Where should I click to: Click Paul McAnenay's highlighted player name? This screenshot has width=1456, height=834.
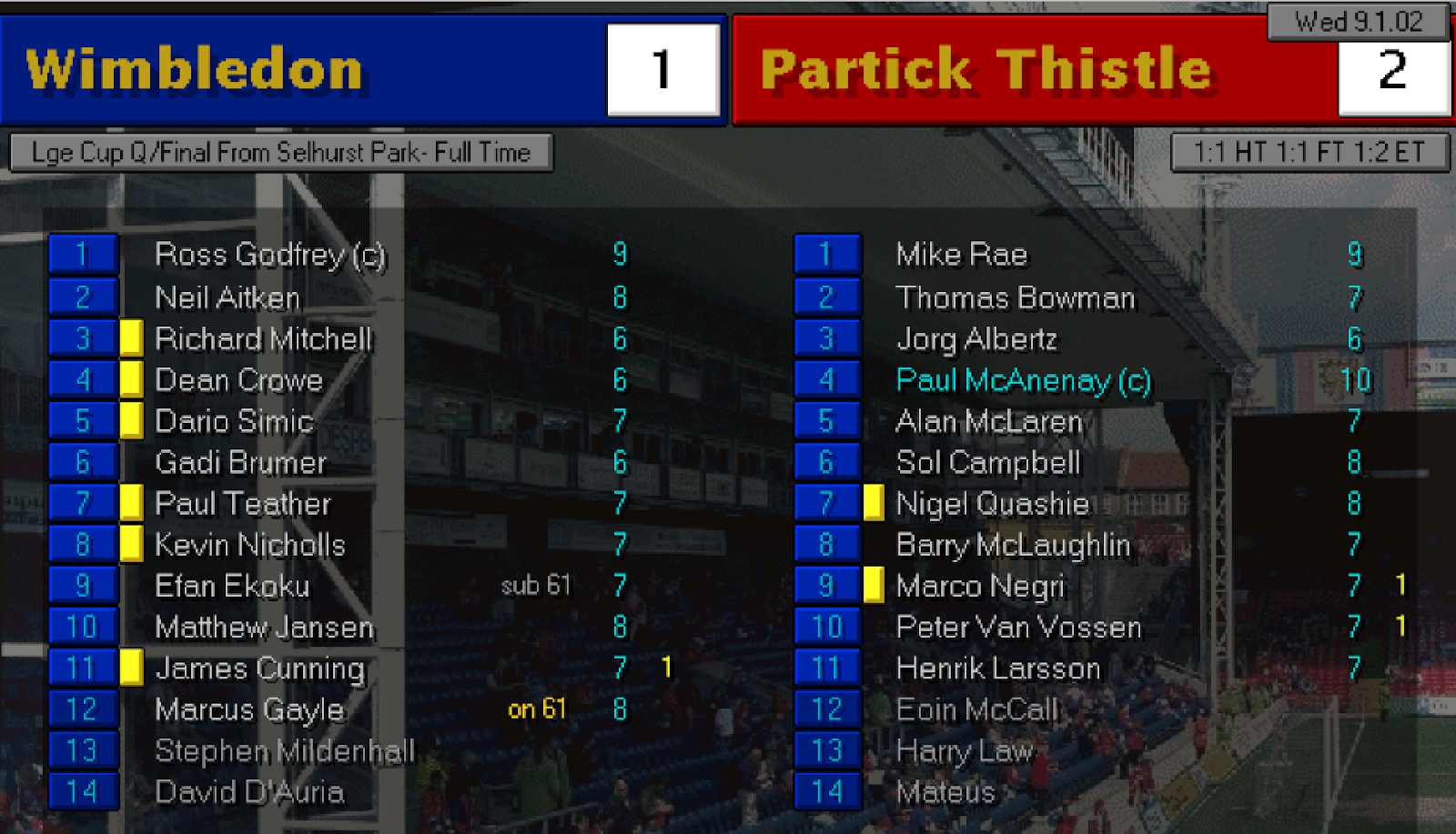[x=1017, y=380]
